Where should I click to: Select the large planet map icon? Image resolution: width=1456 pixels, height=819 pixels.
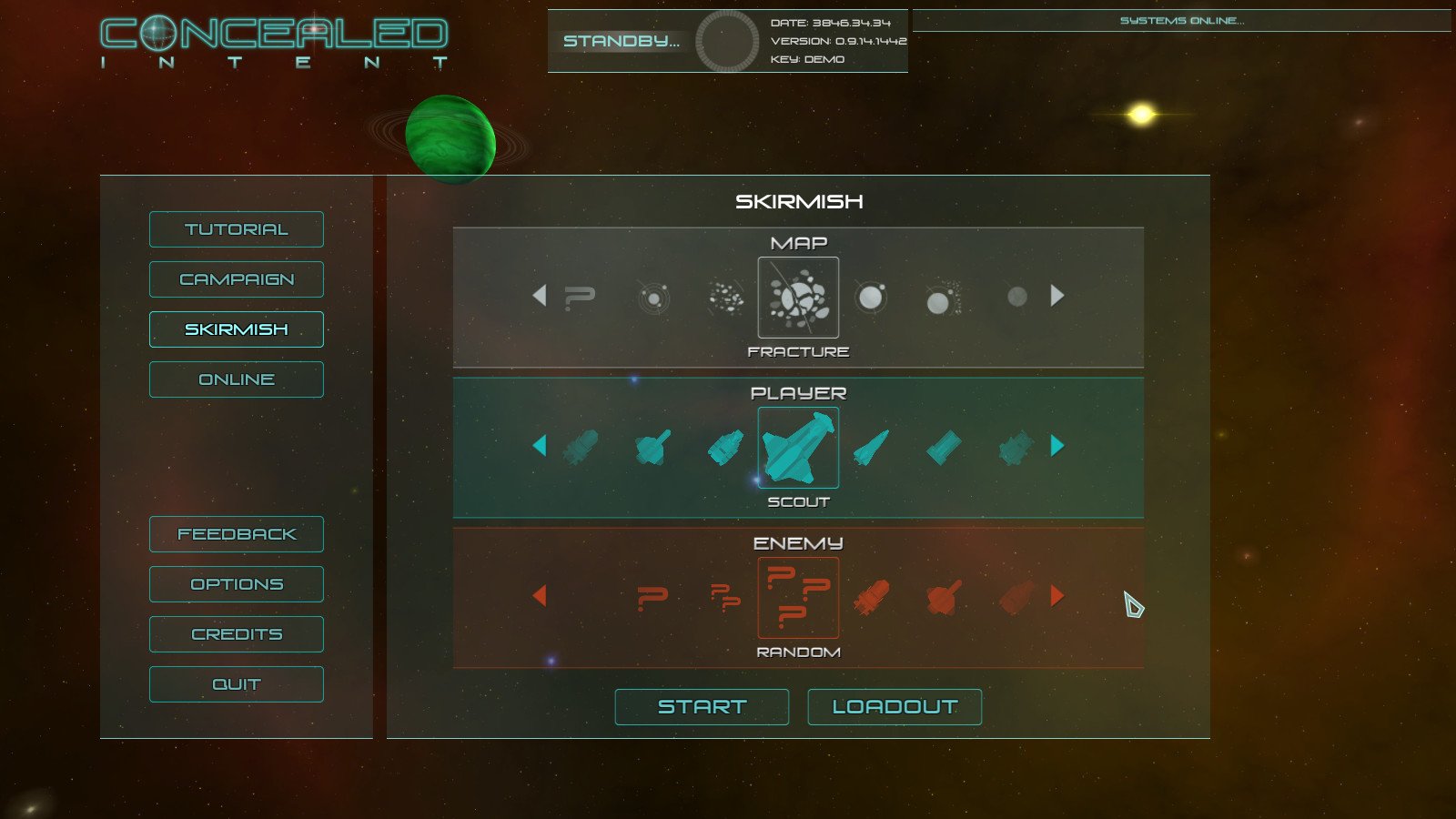pos(871,296)
